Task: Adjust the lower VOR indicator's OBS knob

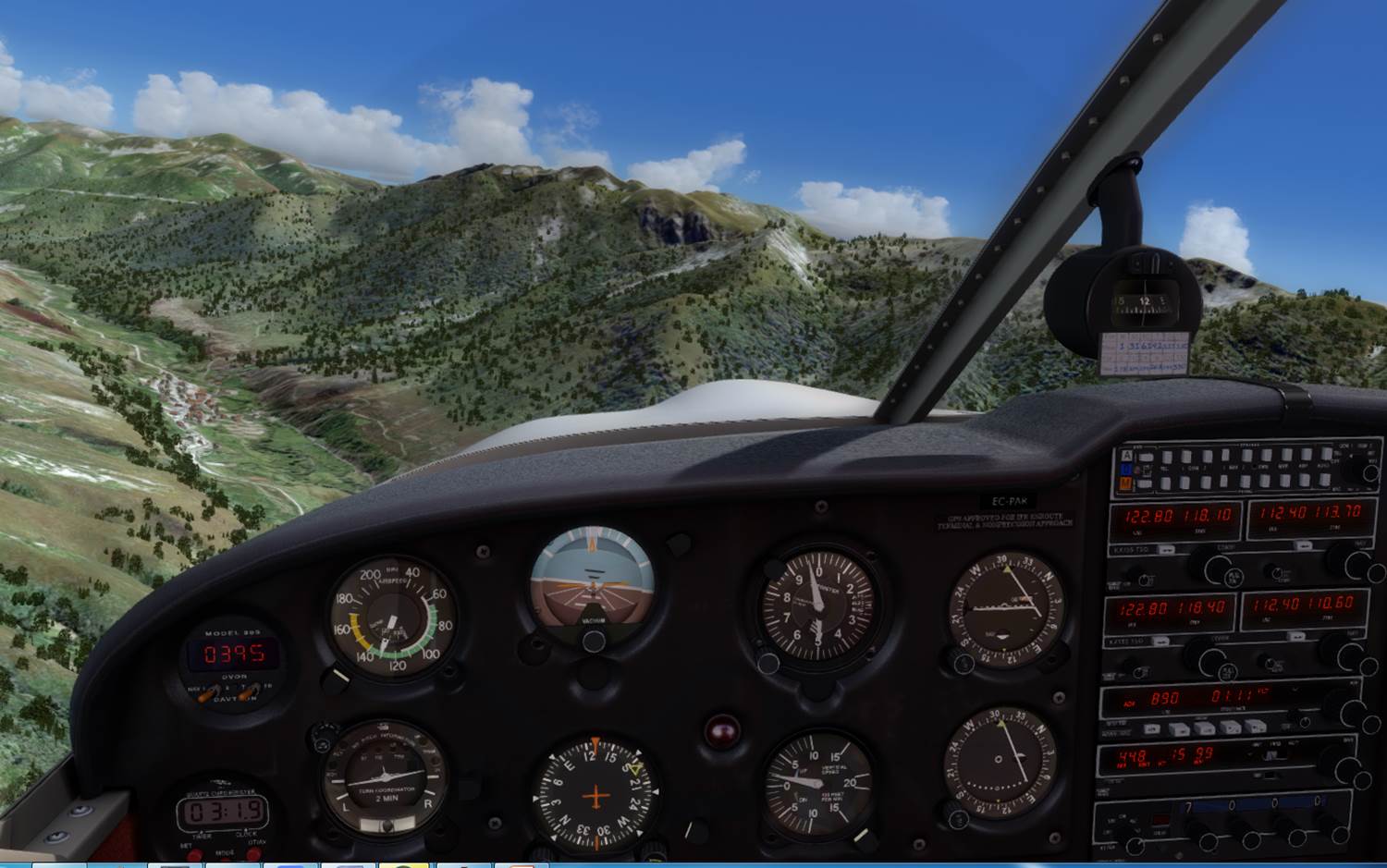Action: 956,813
